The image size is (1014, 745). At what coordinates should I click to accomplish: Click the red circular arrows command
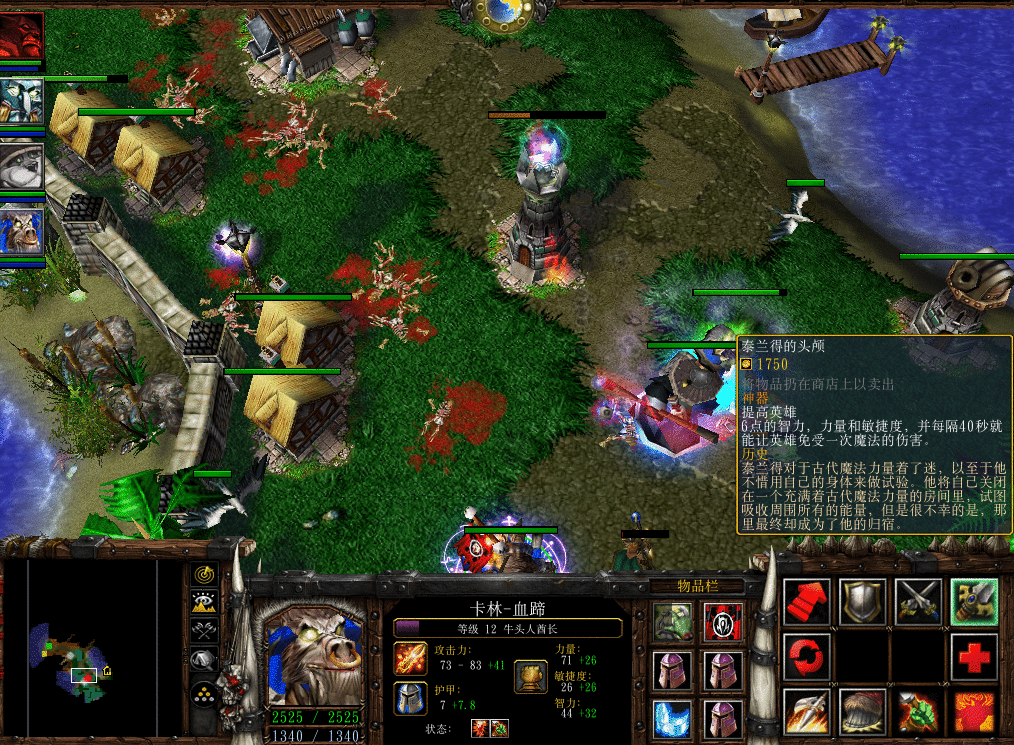click(806, 657)
